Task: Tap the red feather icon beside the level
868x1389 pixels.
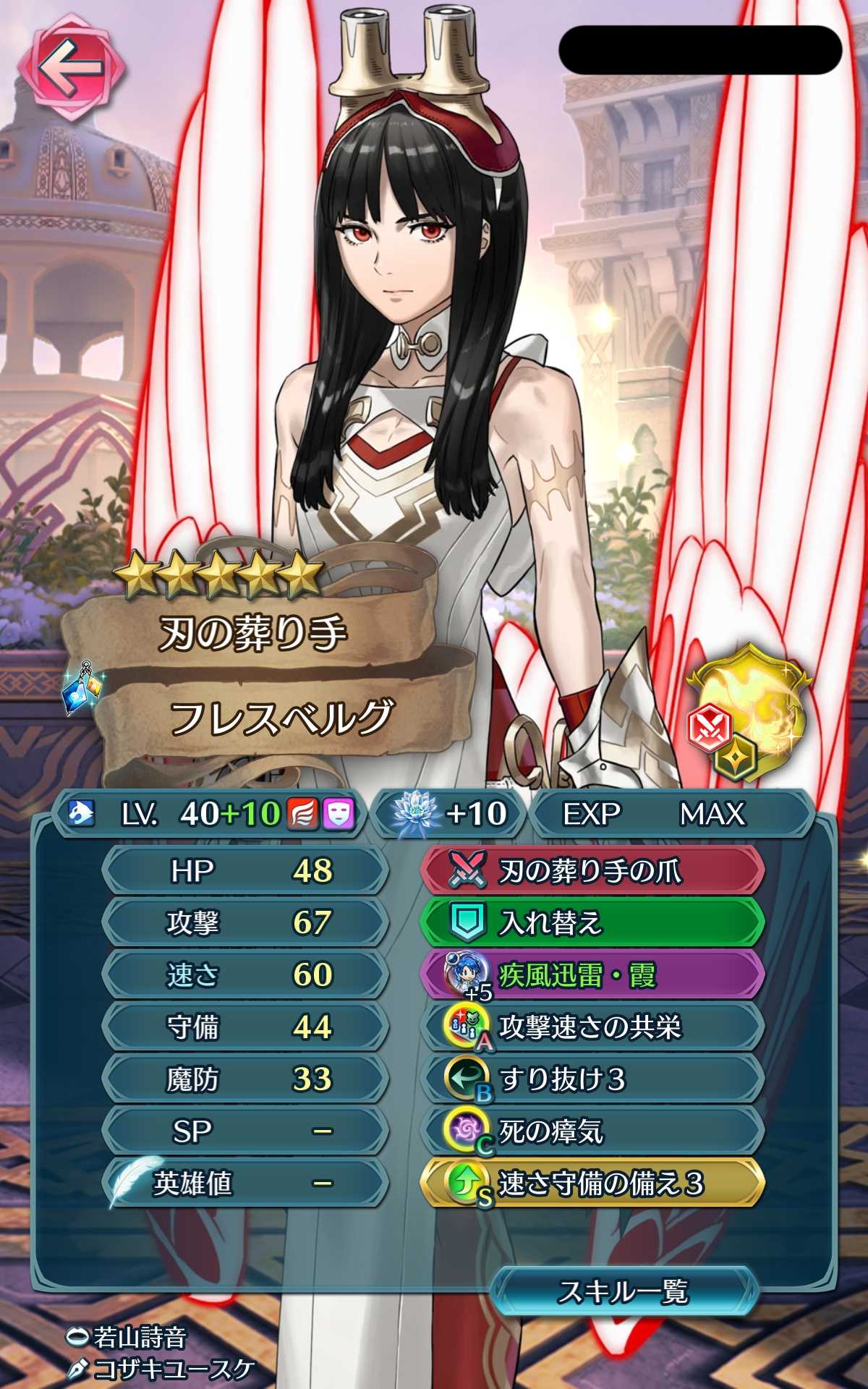Action: pyautogui.click(x=302, y=814)
